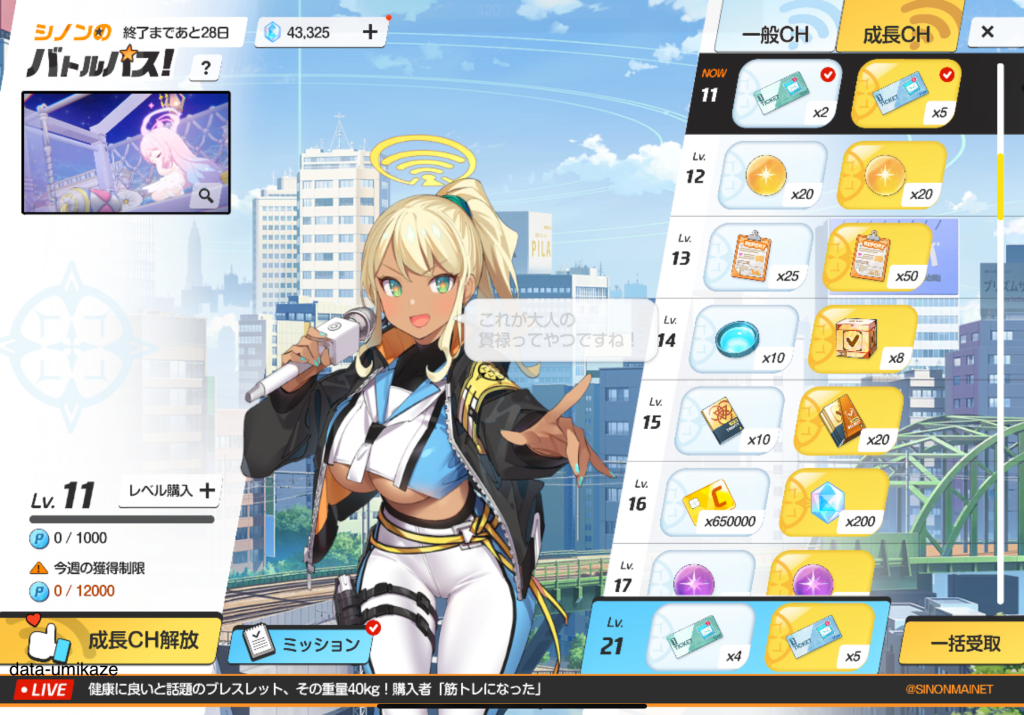This screenshot has height=715, width=1024.
Task: Close the battle pass screen
Action: click(987, 32)
